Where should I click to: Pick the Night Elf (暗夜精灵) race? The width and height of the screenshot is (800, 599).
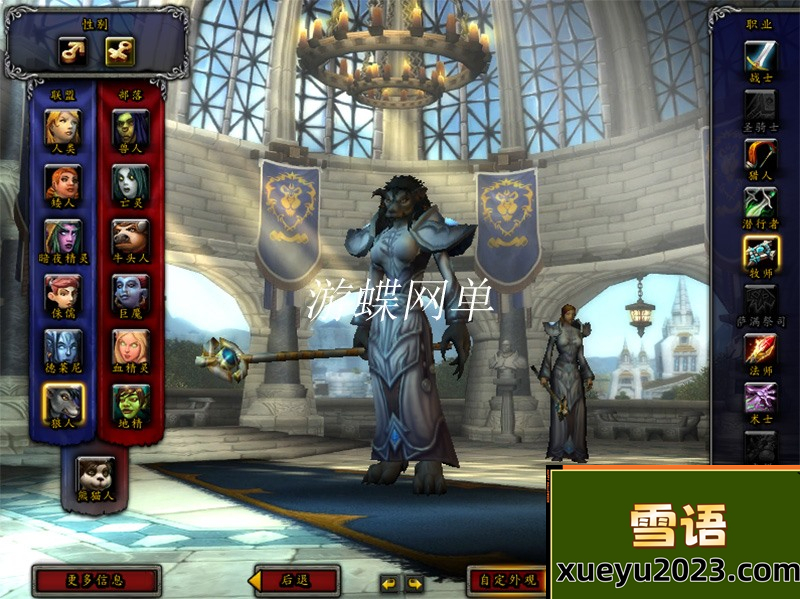(x=63, y=237)
